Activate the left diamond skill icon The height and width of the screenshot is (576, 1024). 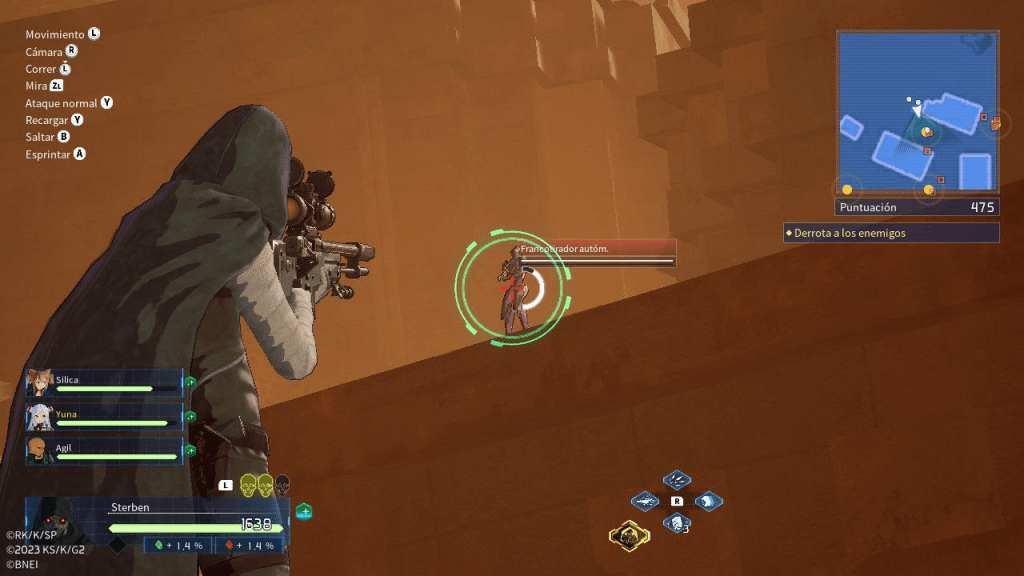pos(646,501)
